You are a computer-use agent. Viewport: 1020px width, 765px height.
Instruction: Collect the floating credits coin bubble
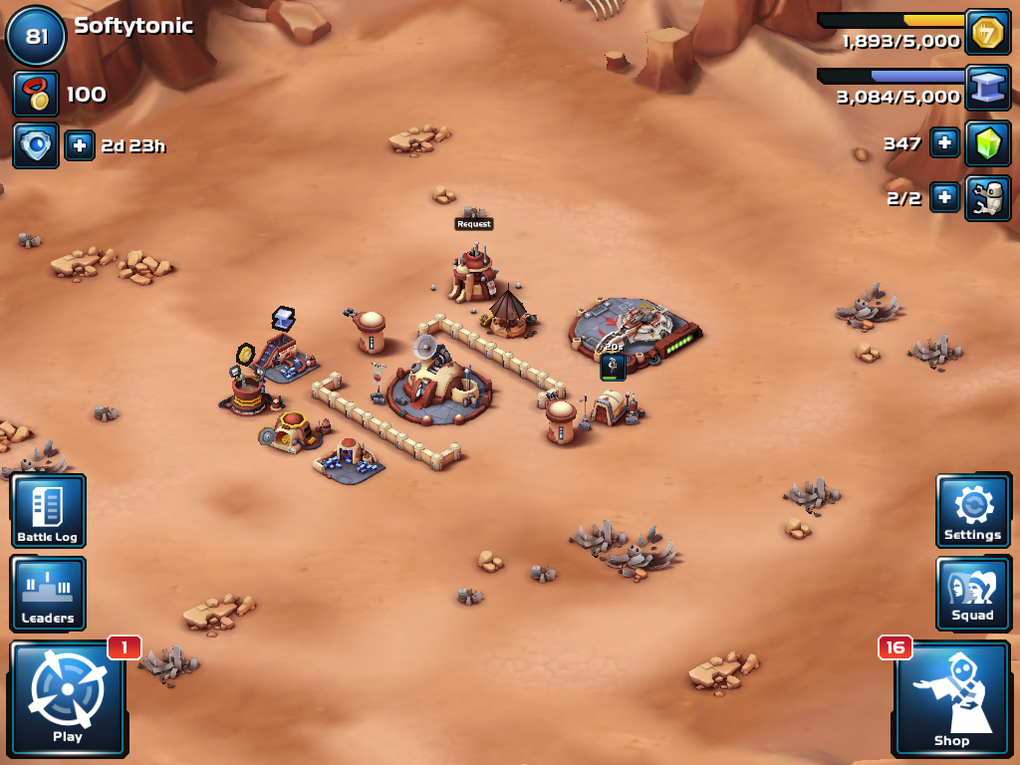pos(246,354)
